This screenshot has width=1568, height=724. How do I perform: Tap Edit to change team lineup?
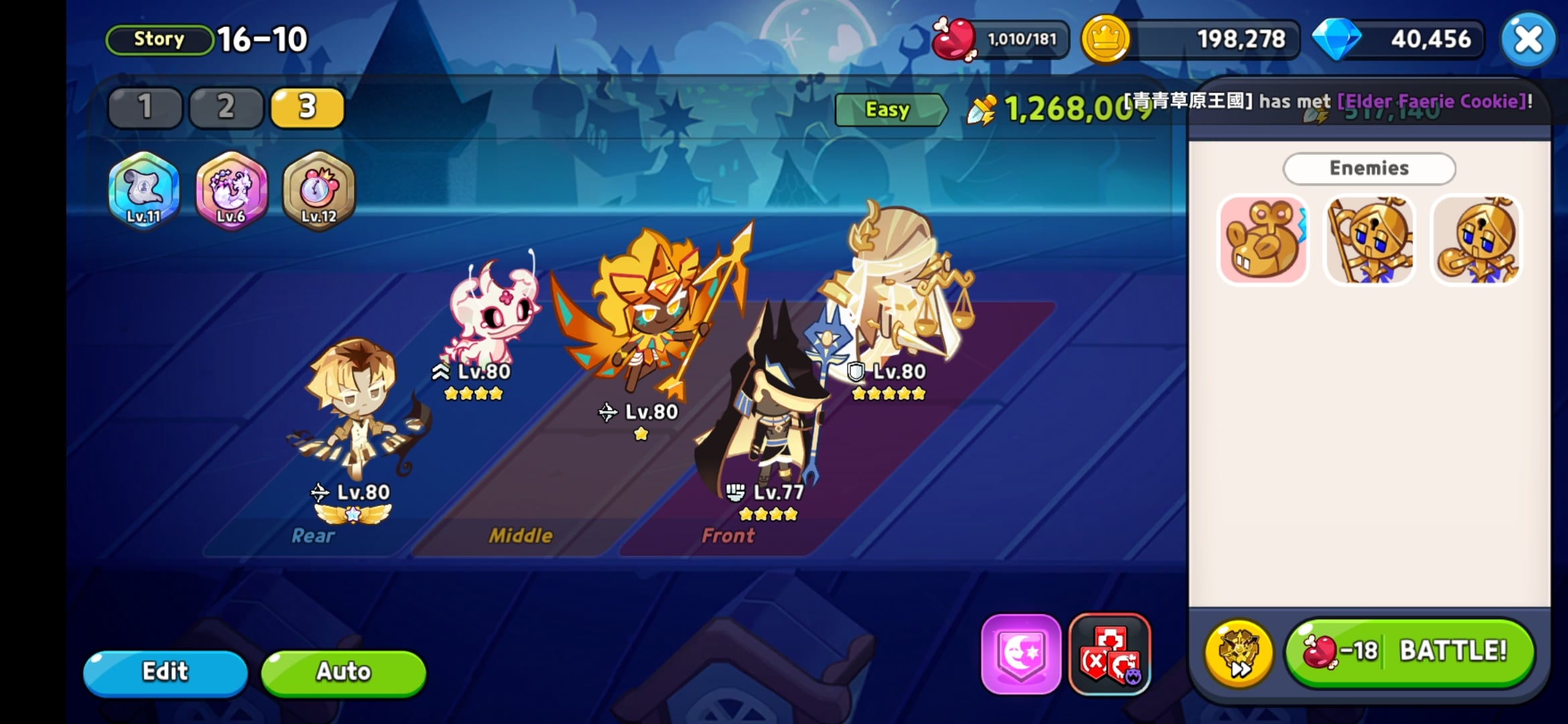165,671
